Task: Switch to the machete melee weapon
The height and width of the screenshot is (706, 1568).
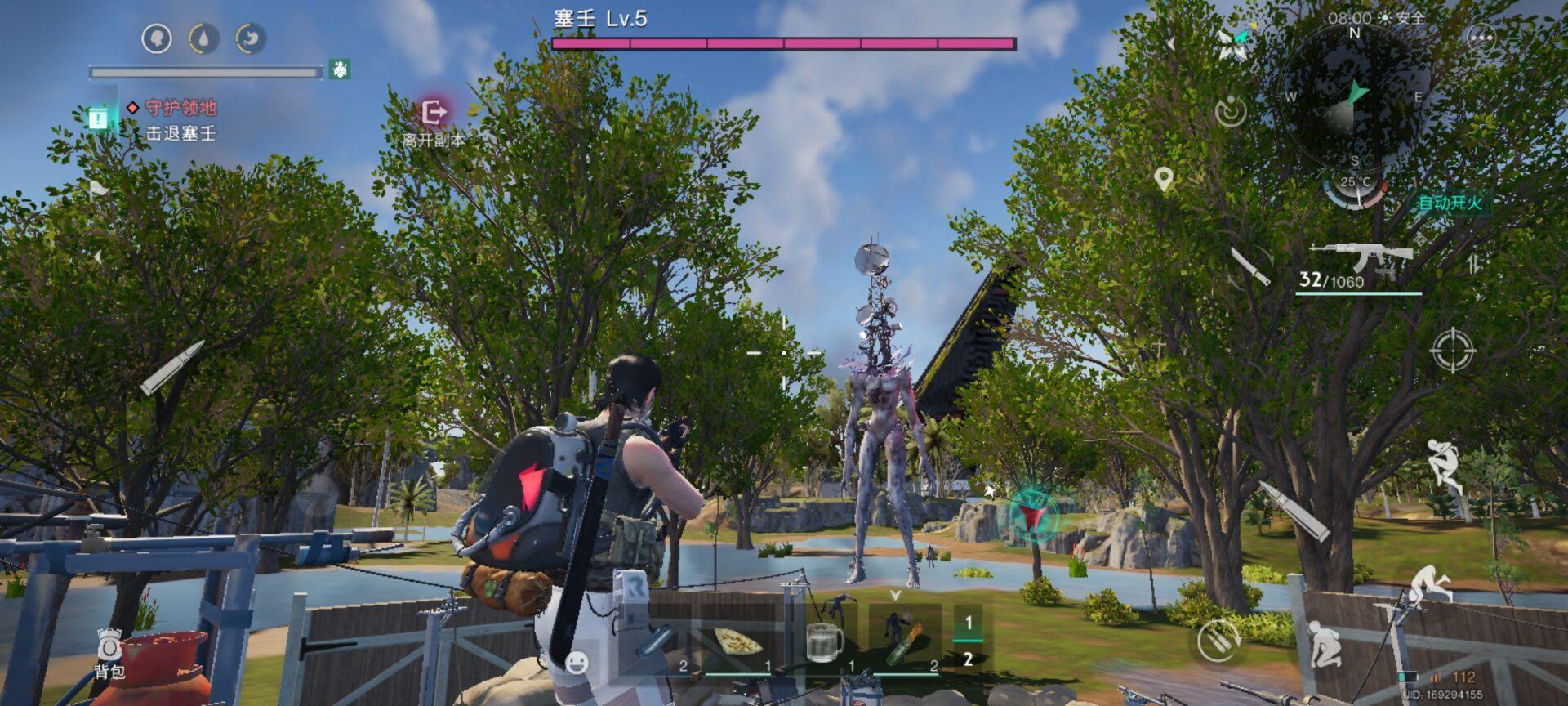Action: 1250,266
